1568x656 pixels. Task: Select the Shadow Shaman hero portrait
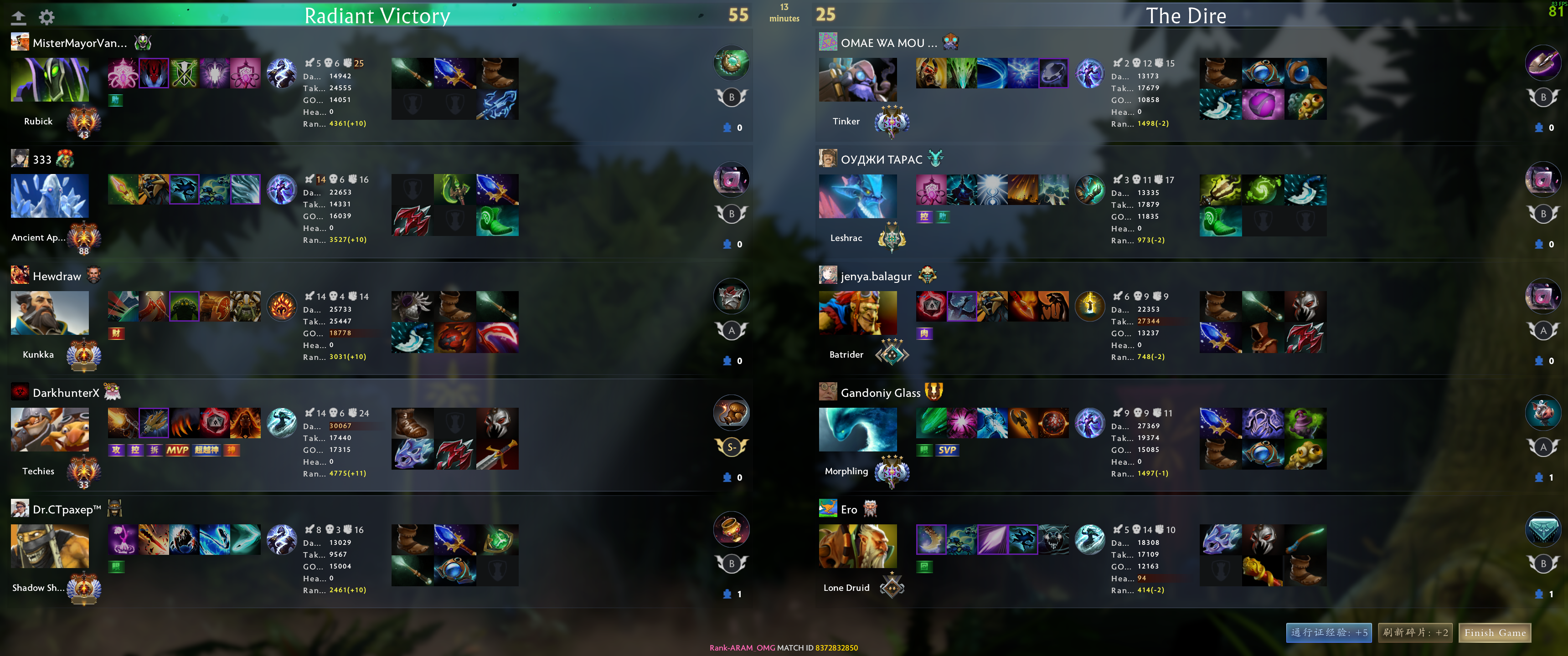(x=50, y=546)
